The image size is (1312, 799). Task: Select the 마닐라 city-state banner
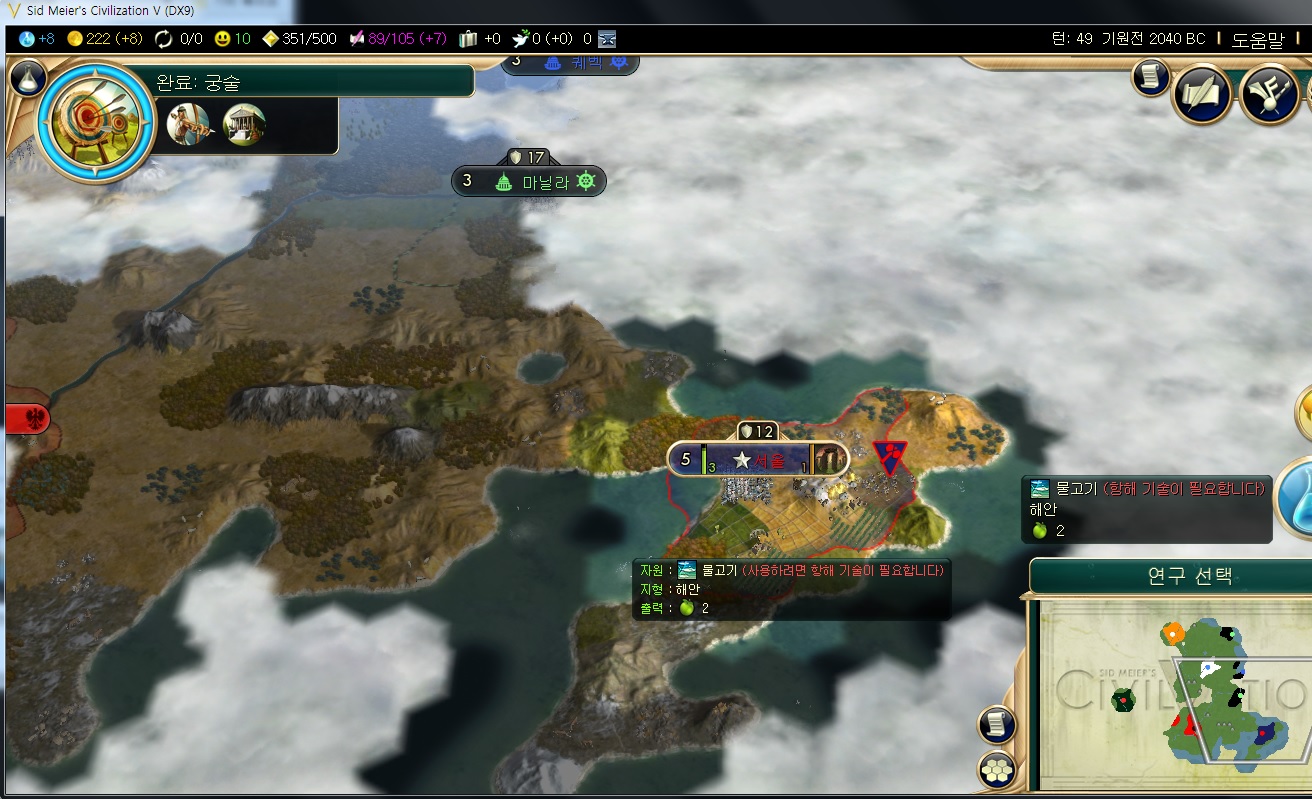click(x=529, y=182)
